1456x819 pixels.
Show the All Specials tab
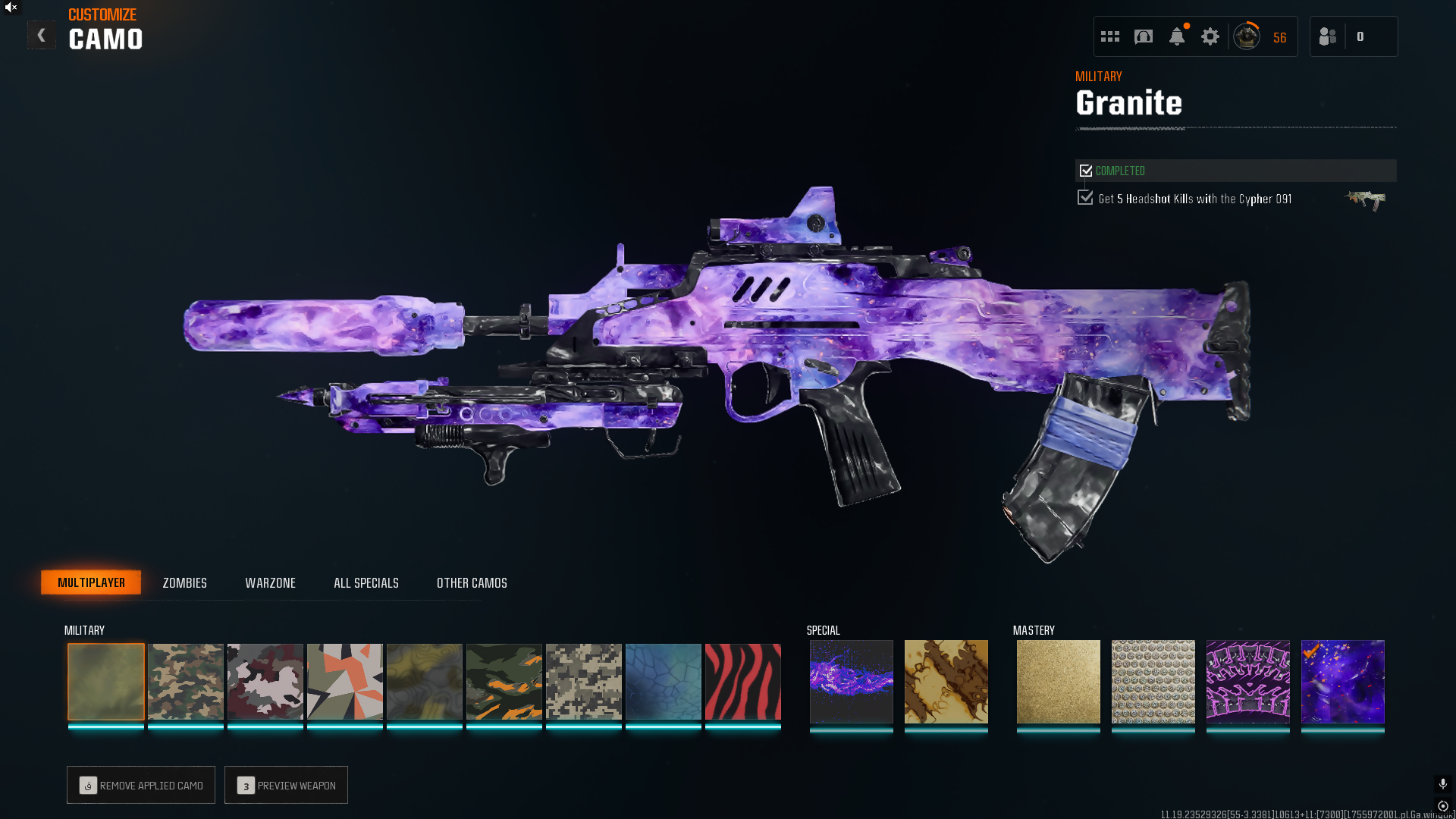pyautogui.click(x=366, y=582)
